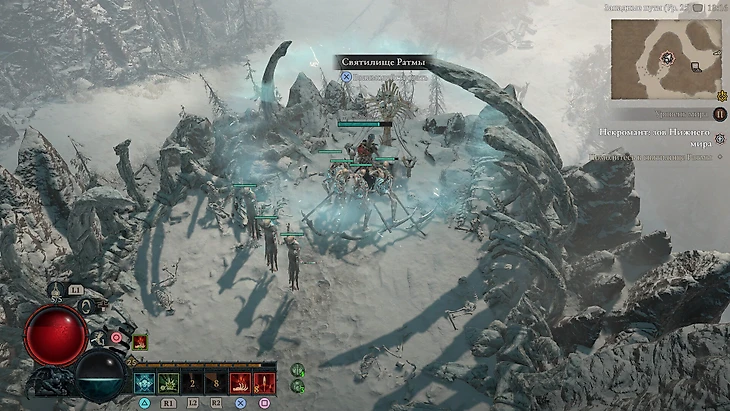
Task: Activate the red flame skill in the fifth slot
Action: click(241, 382)
